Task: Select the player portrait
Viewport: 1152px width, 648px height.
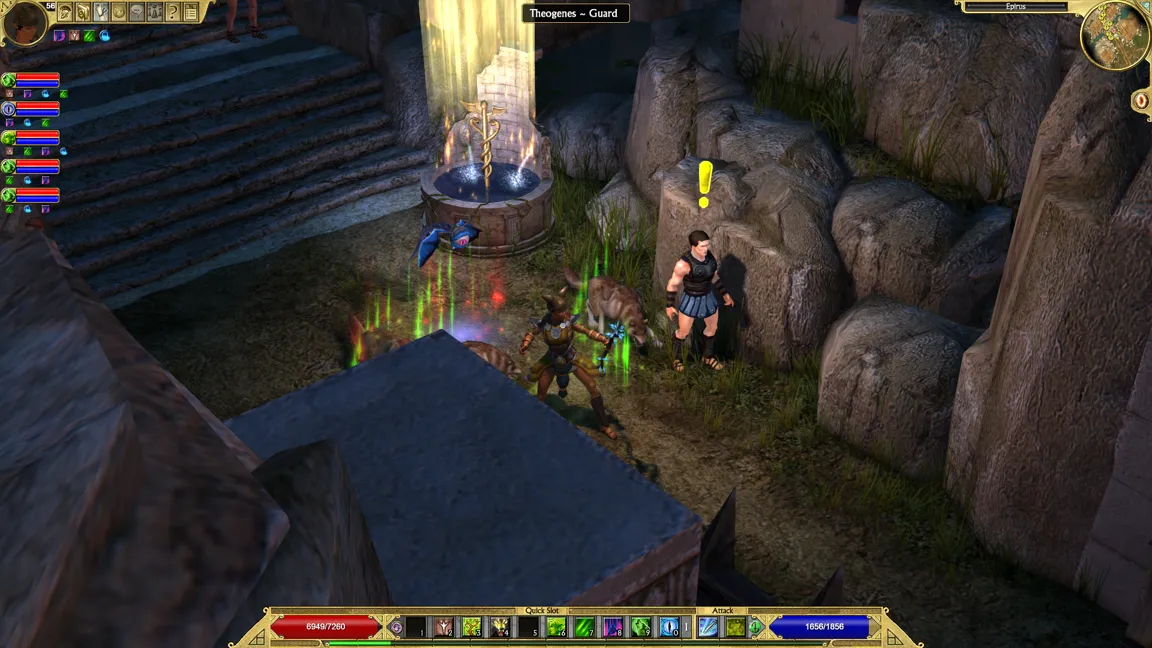Action: pos(24,23)
